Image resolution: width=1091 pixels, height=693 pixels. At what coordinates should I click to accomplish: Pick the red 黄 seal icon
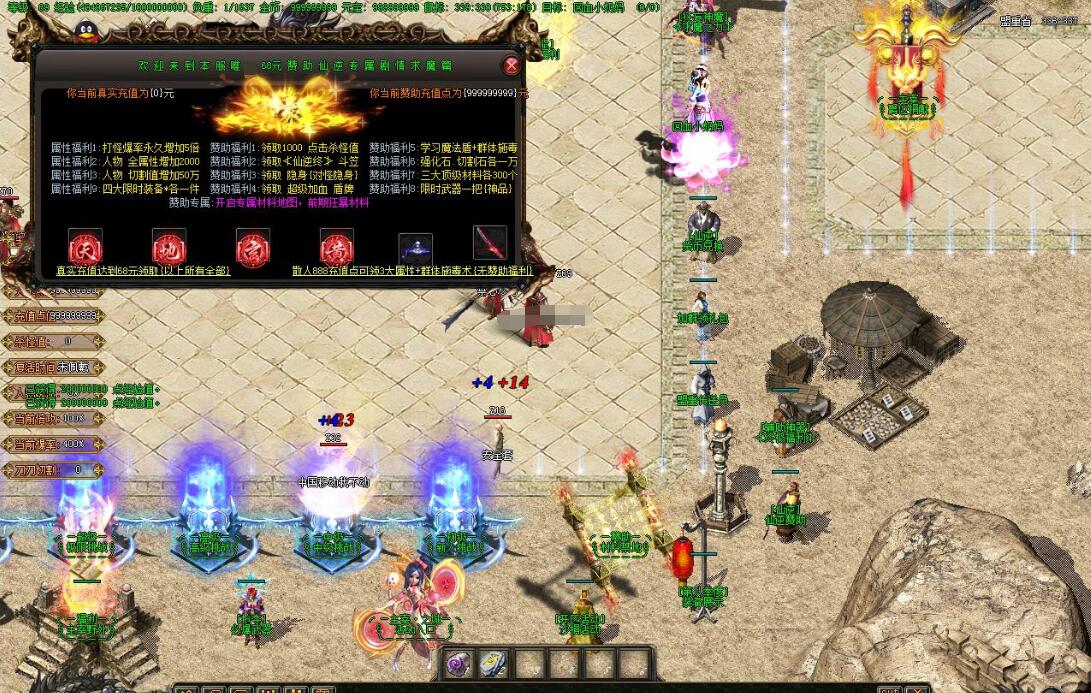pos(337,245)
